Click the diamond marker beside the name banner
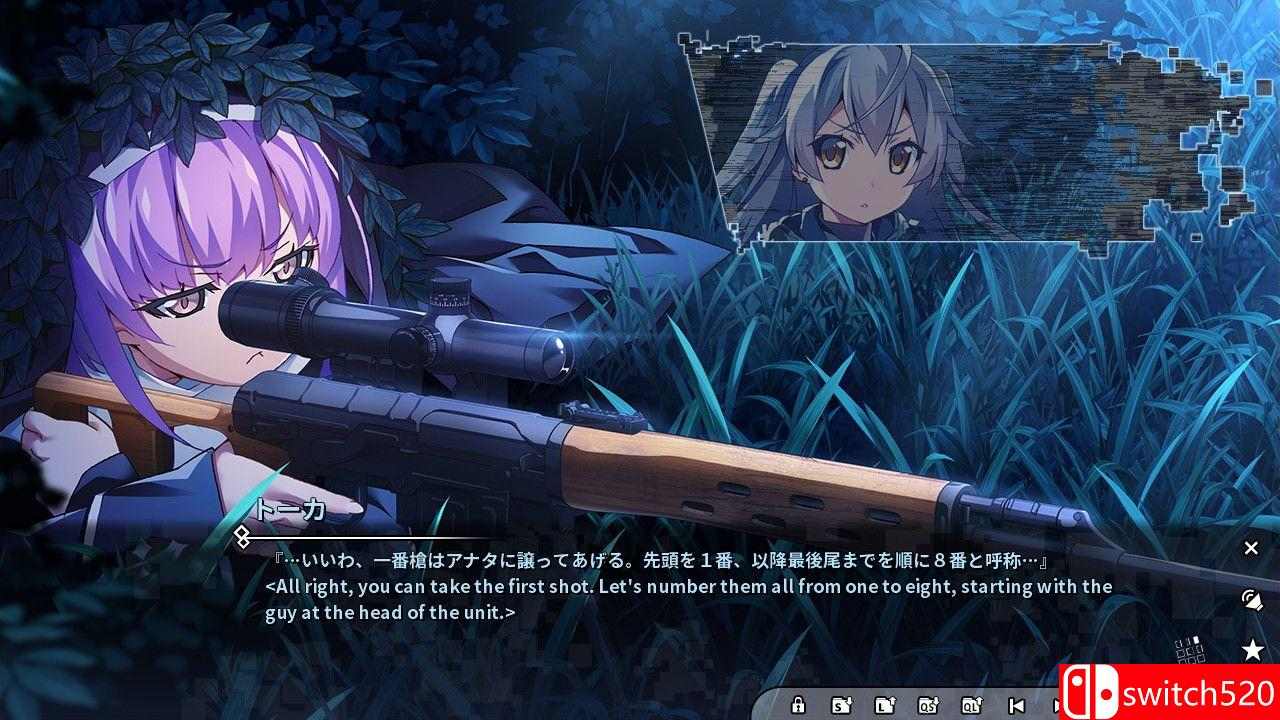Viewport: 1280px width, 720px height. (x=240, y=537)
